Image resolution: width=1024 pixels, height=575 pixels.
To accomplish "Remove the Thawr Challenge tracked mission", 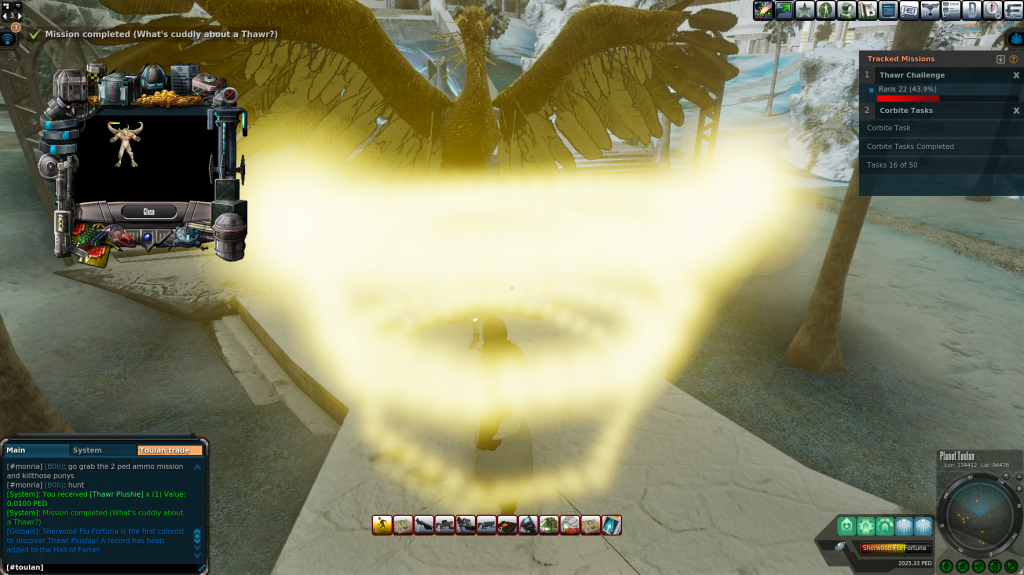I will (1016, 75).
